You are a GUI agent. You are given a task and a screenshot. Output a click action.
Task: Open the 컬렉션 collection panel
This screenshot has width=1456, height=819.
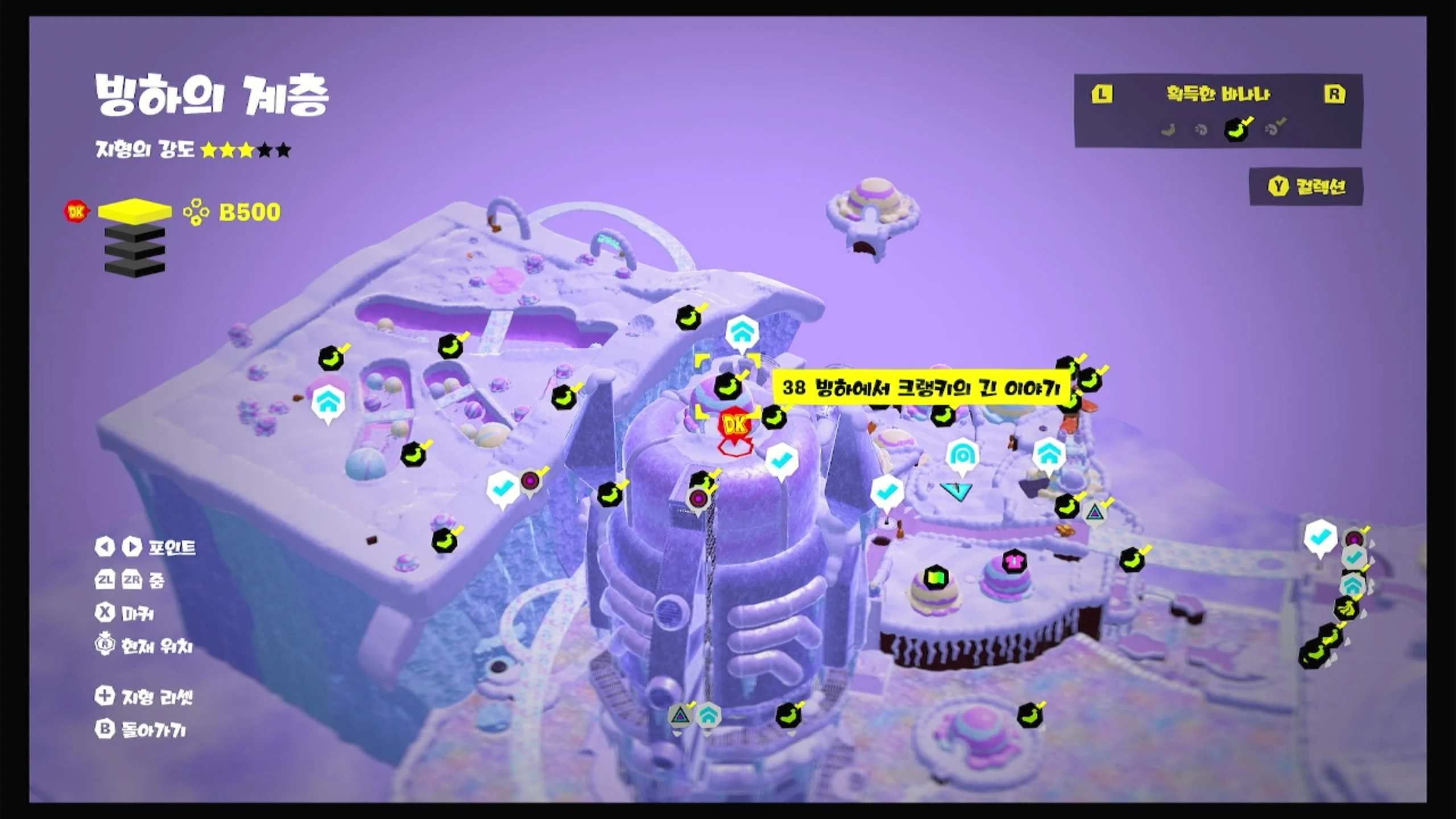tap(1306, 187)
